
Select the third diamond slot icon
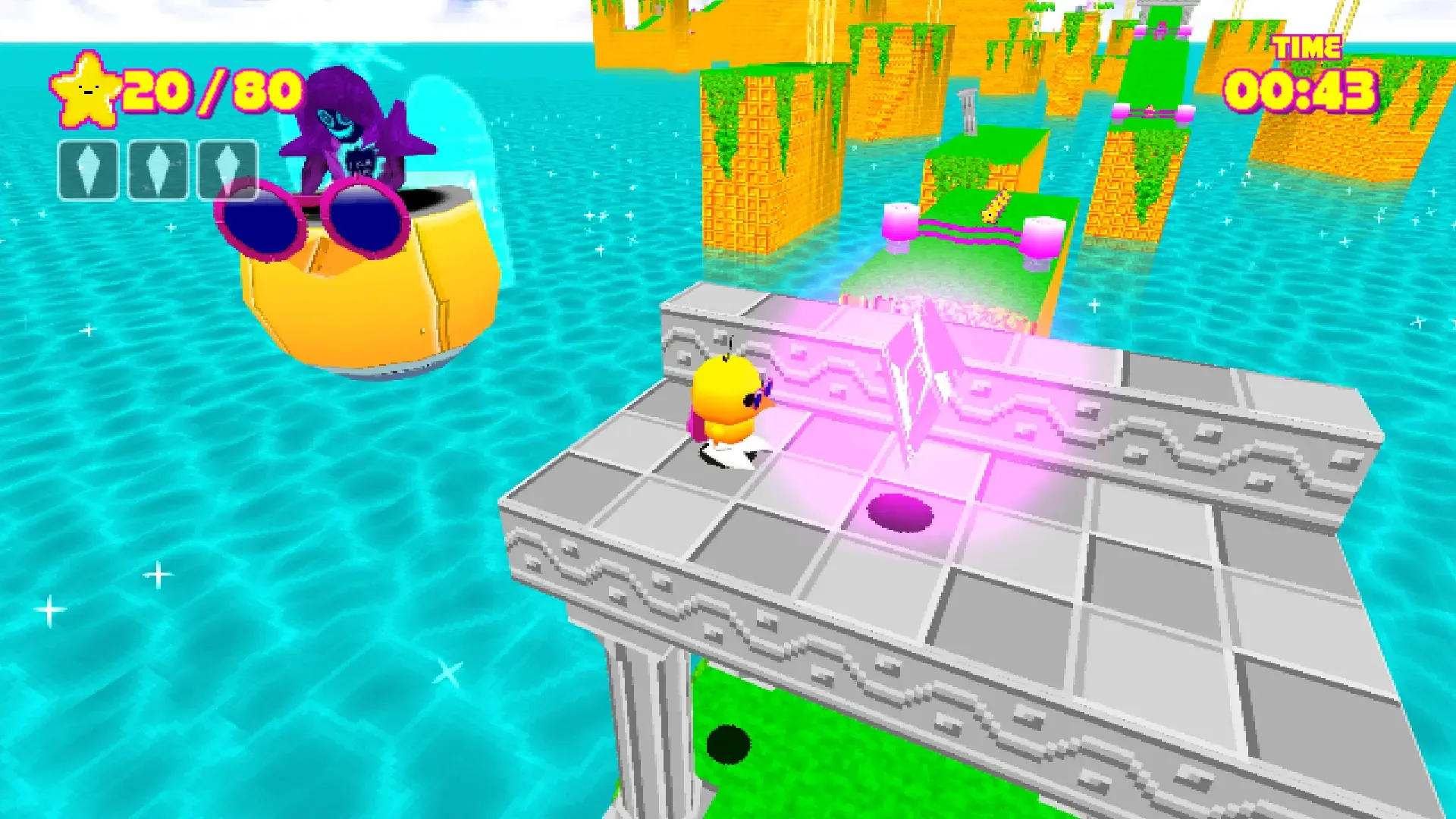[225, 168]
